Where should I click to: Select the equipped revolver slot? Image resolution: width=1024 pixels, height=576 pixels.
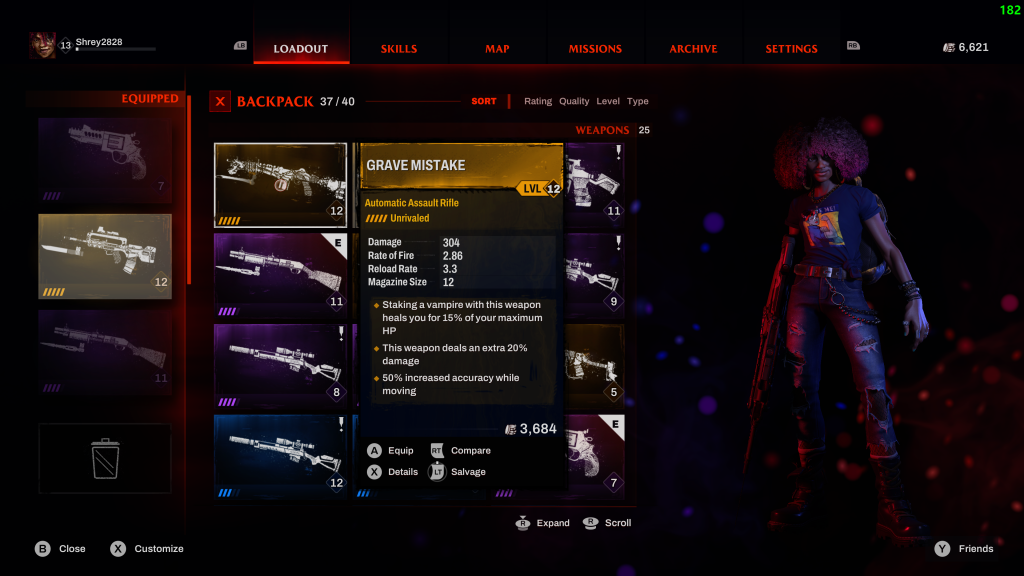(x=105, y=160)
